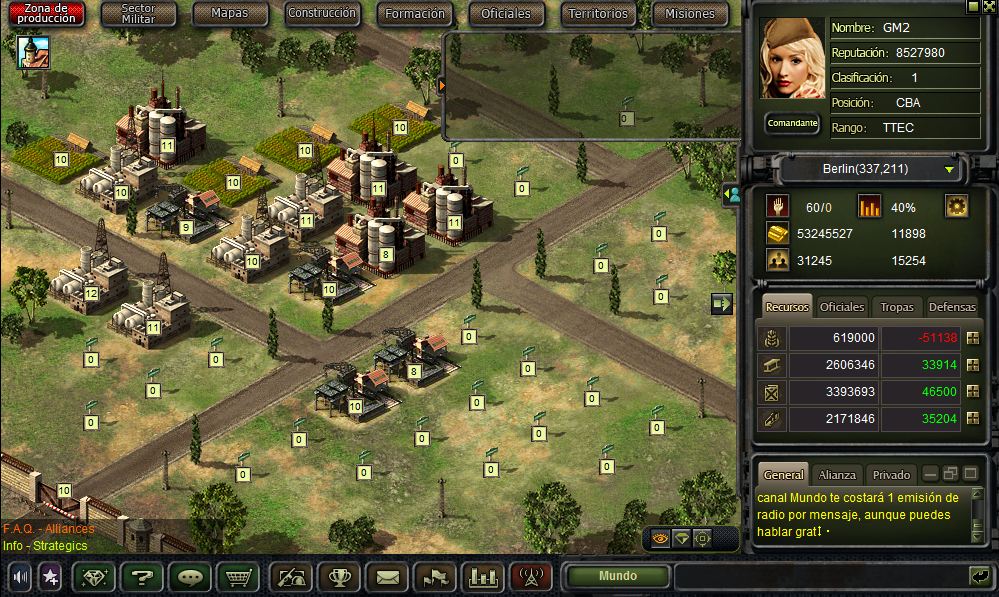Open the shopping cart store
999x597 pixels.
tap(237, 577)
